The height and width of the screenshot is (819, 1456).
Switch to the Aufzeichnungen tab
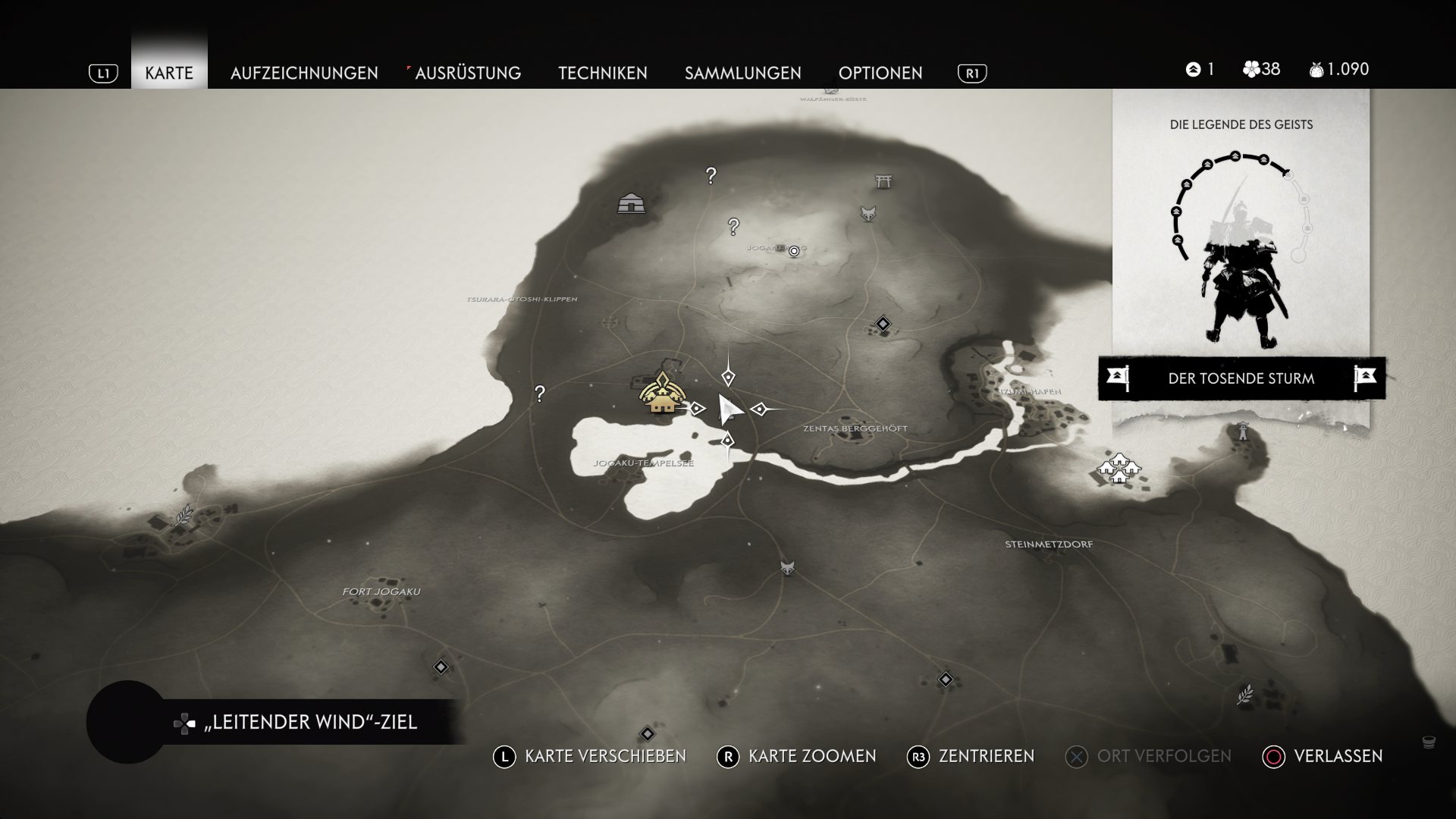(x=304, y=73)
